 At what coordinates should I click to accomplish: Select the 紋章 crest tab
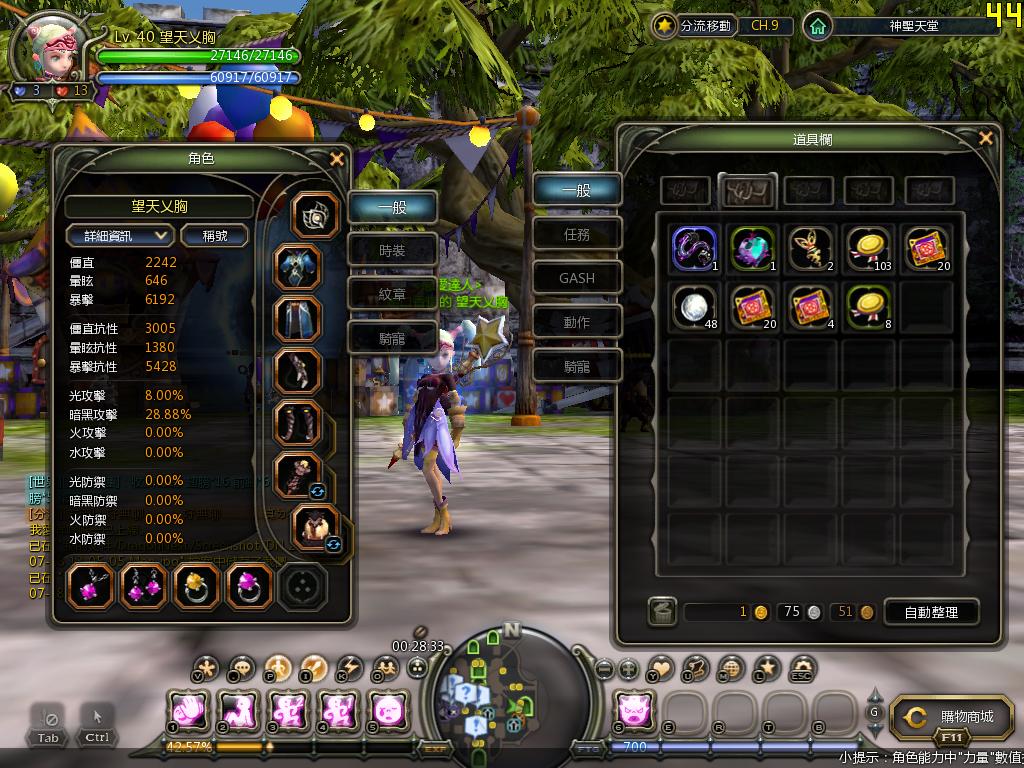tap(392, 295)
